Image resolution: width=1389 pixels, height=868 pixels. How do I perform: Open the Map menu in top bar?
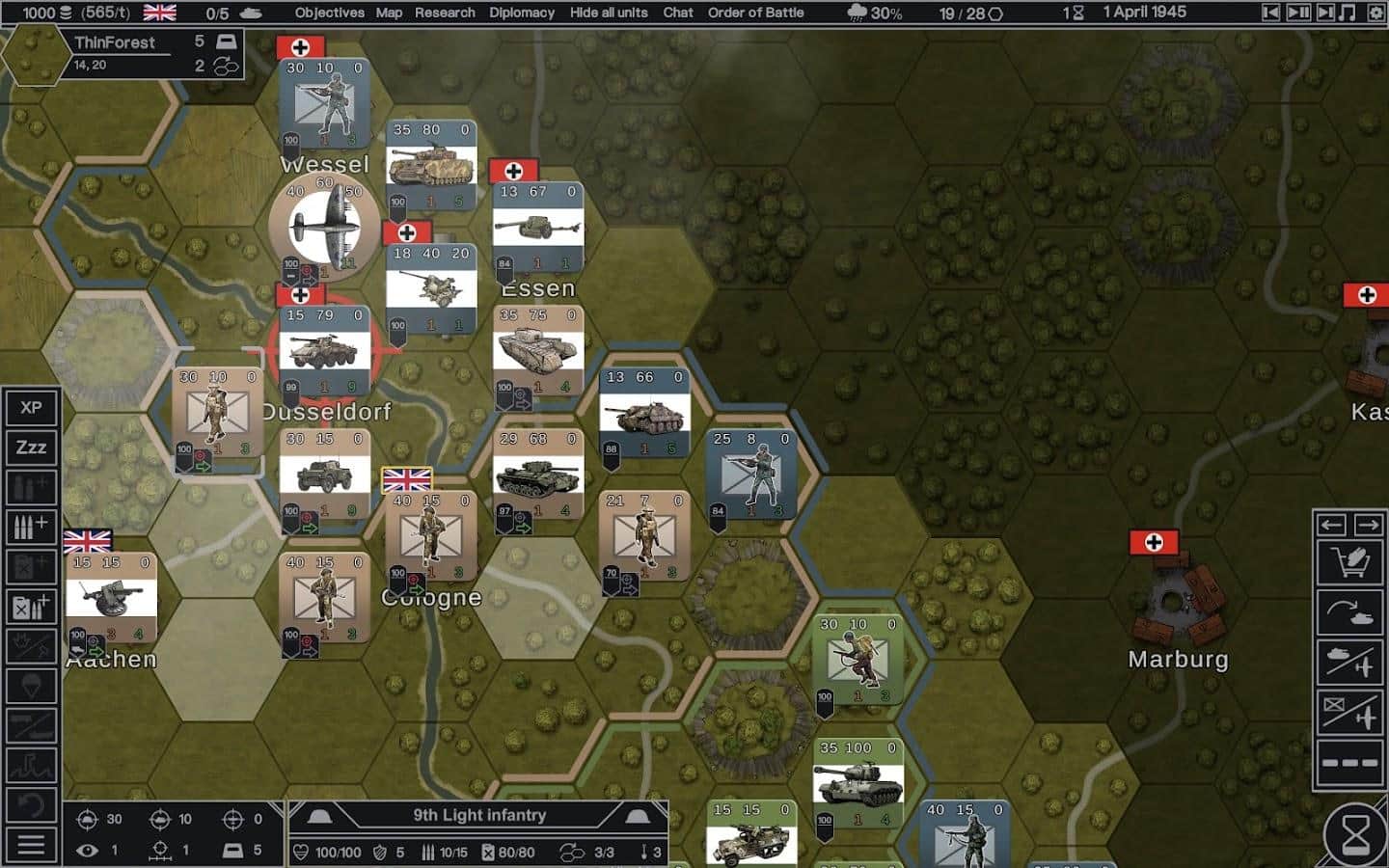pos(389,13)
